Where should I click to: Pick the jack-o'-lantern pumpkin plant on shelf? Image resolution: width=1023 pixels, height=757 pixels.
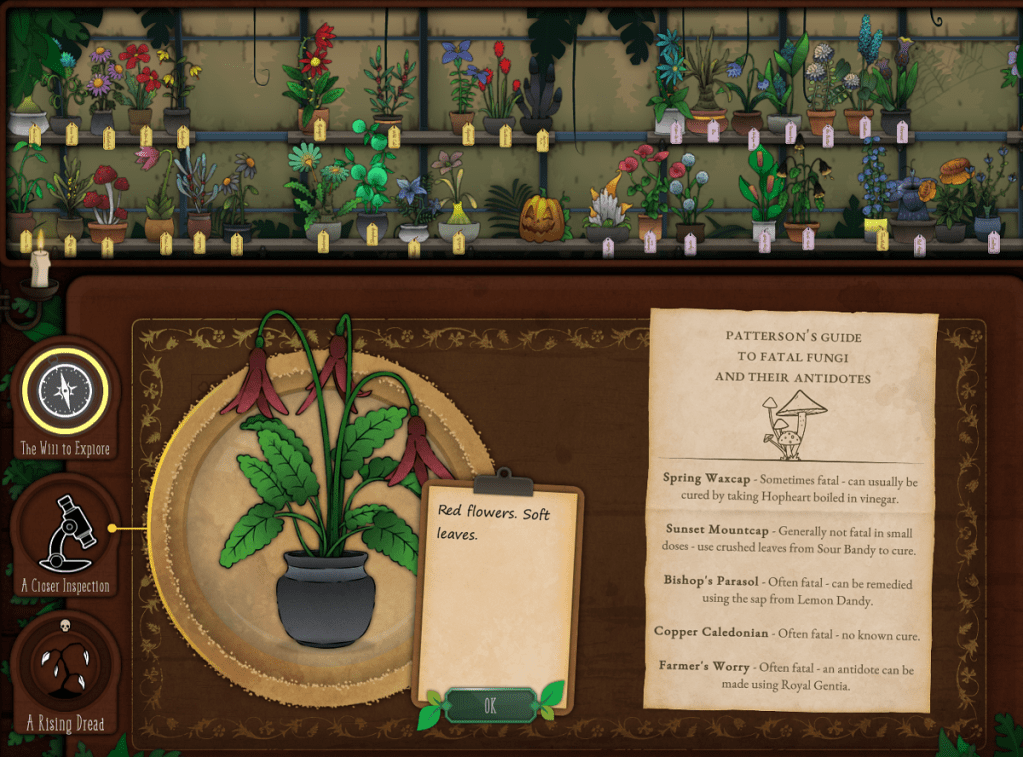pyautogui.click(x=543, y=217)
